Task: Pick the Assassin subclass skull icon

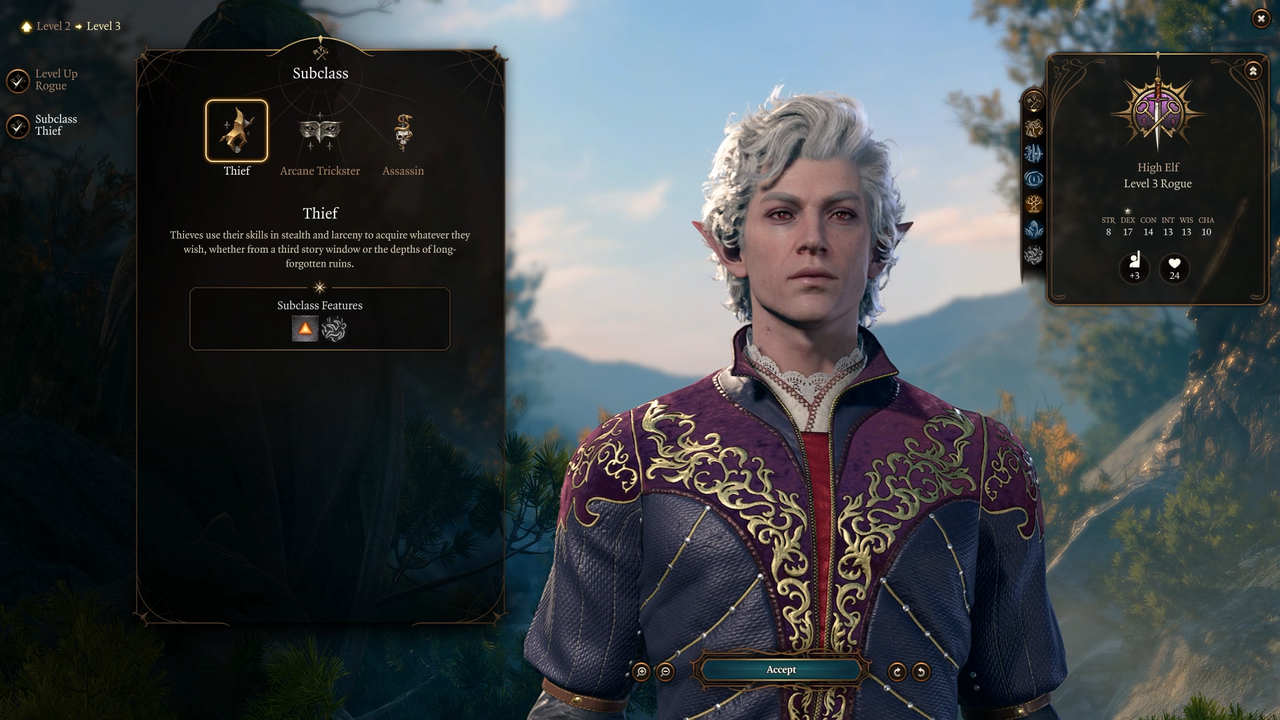Action: [x=403, y=131]
